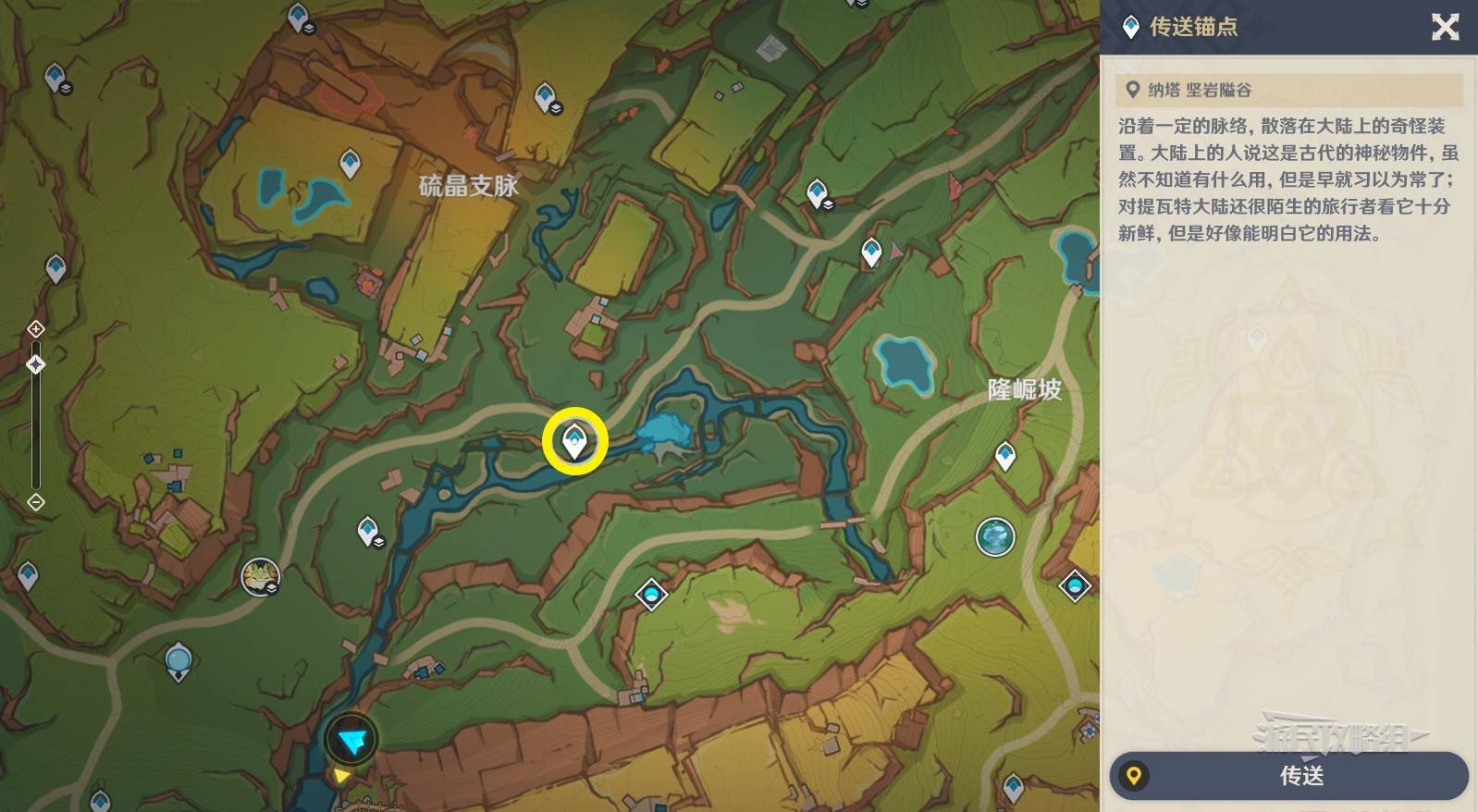Select the round teal creature map icon

click(995, 536)
